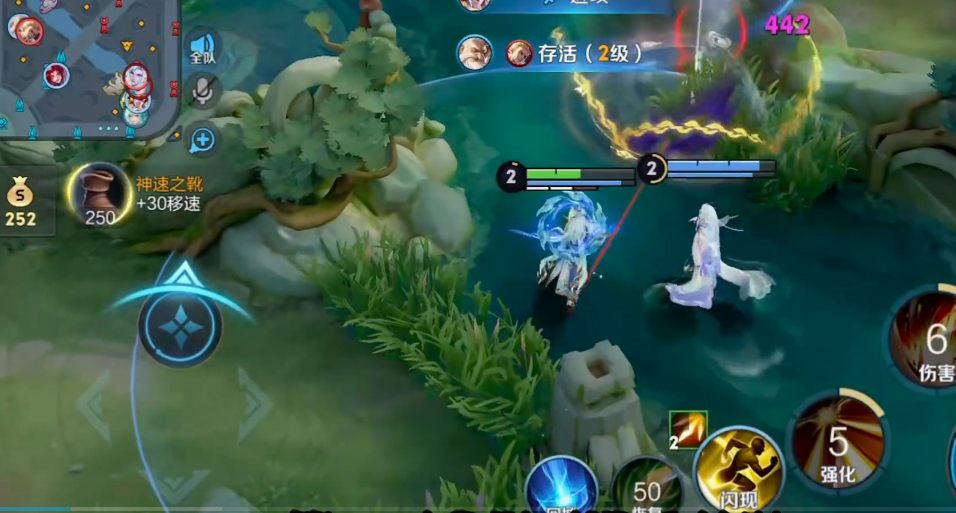Toggle the muted microphone button

pyautogui.click(x=202, y=92)
